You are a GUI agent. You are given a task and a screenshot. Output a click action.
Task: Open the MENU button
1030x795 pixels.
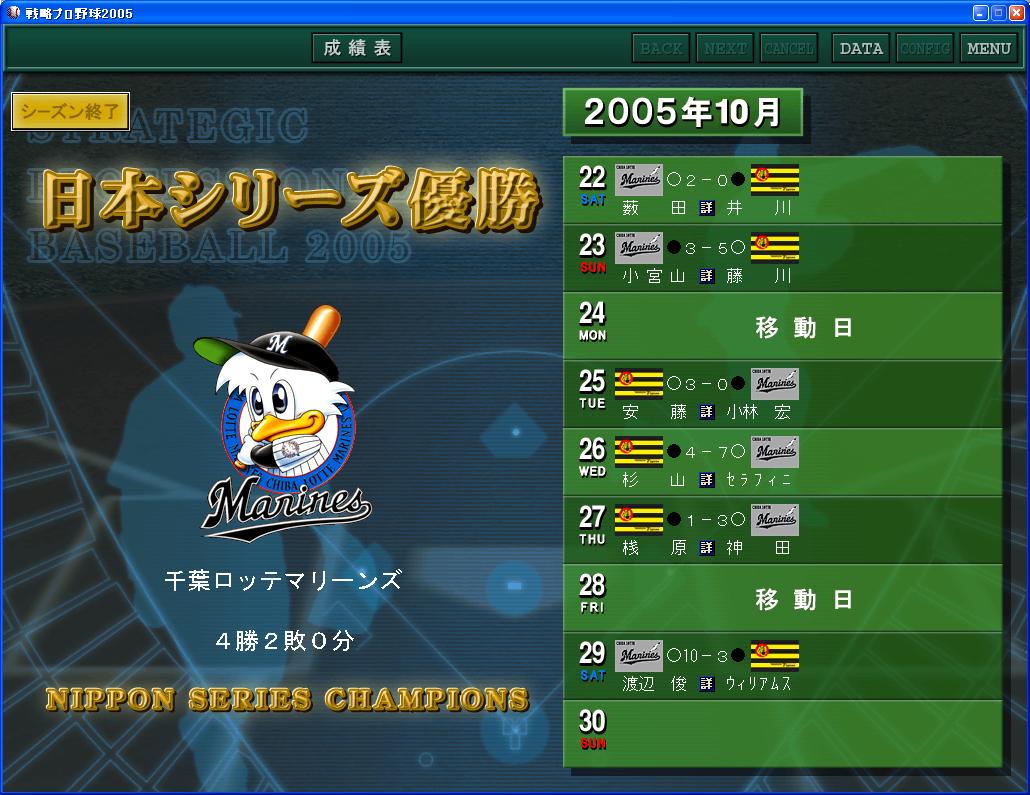tap(989, 48)
